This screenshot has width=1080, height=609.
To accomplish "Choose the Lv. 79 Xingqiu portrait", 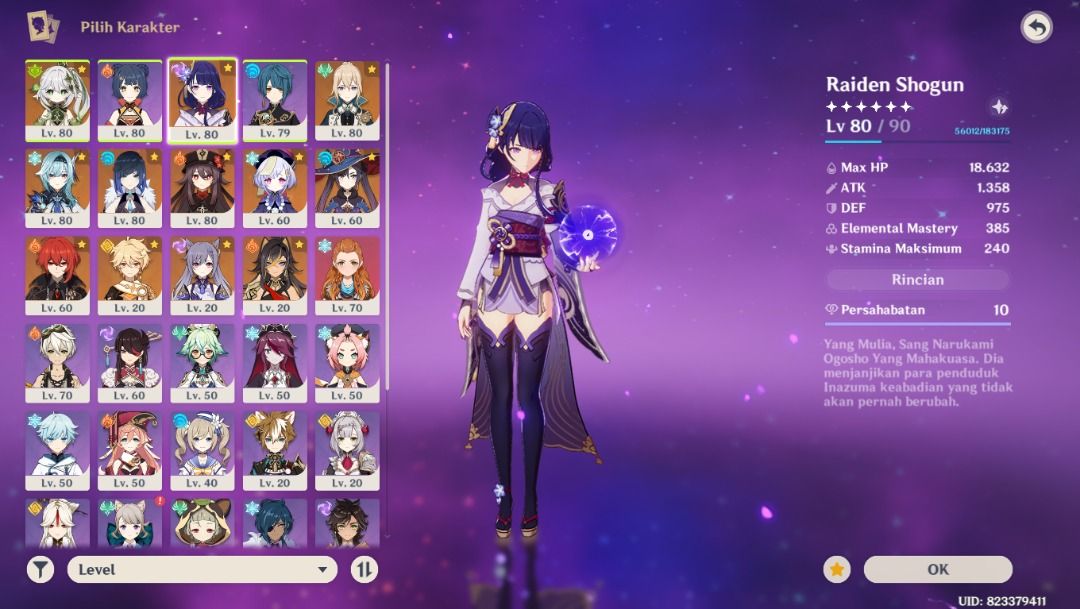I will click(x=275, y=100).
